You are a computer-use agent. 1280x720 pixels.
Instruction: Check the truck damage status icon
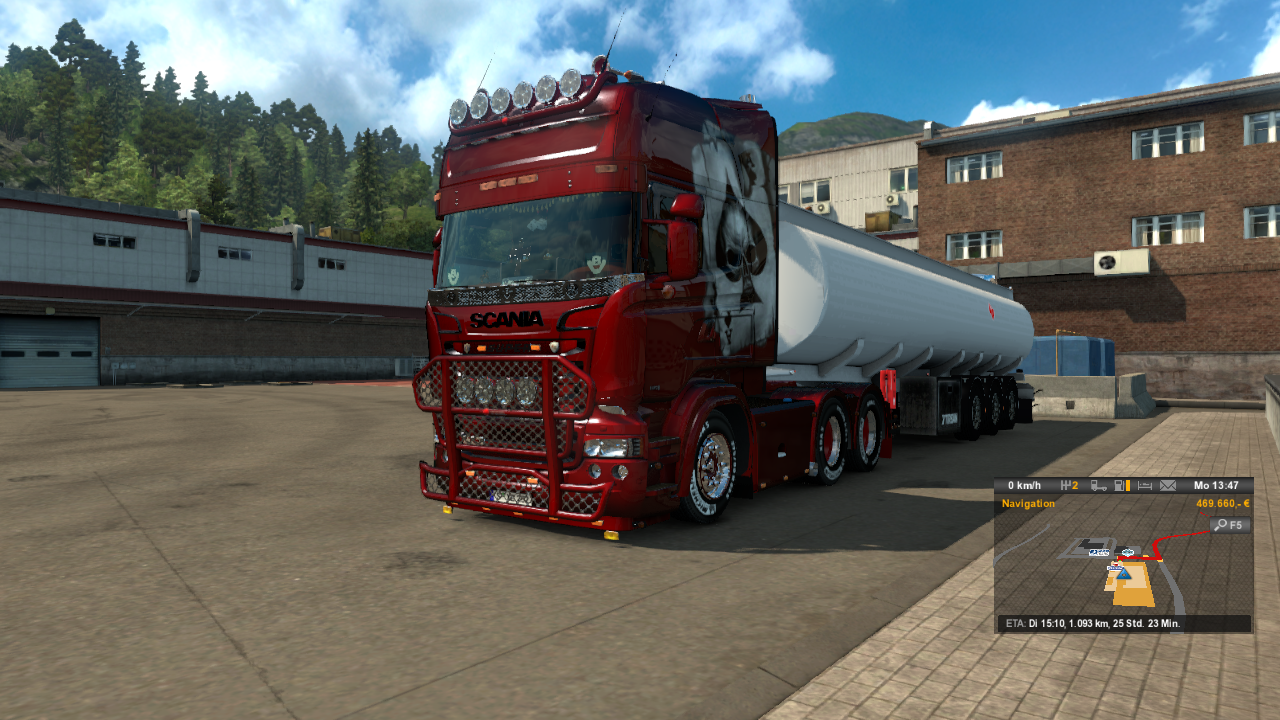[x=1098, y=486]
